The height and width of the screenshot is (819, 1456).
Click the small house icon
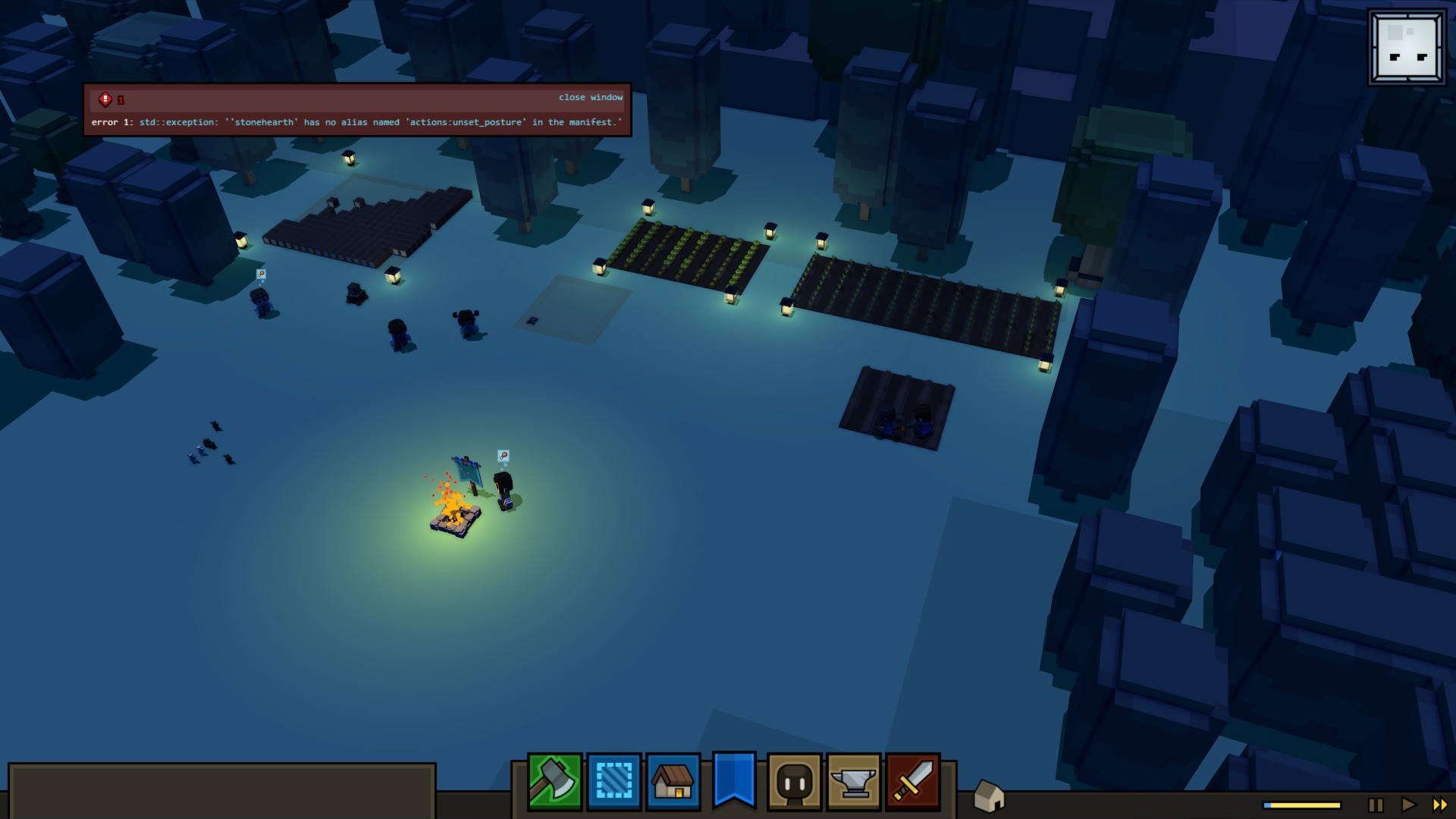tap(988, 796)
